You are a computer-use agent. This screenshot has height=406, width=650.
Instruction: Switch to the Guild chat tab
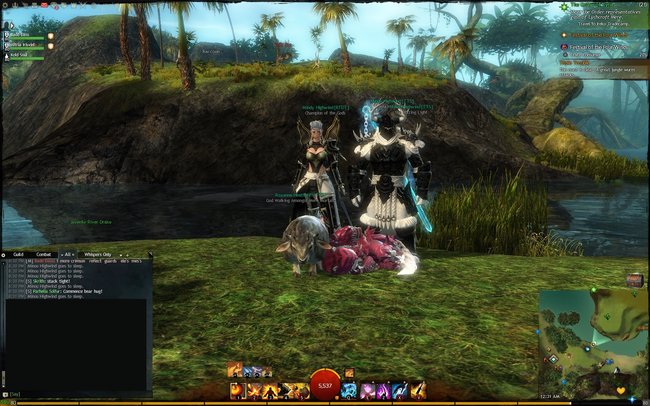[x=18, y=255]
